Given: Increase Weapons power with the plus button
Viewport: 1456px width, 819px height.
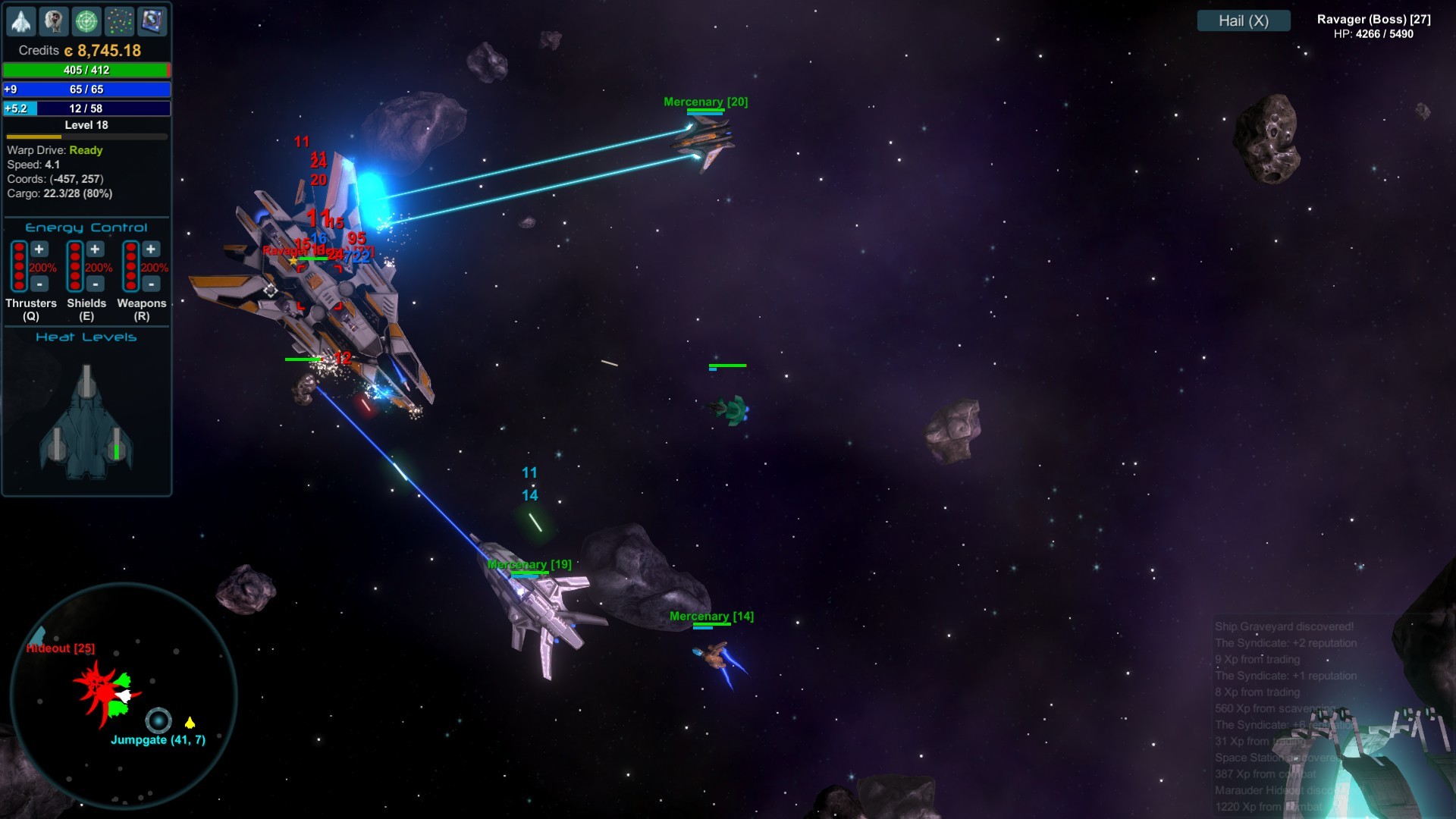Looking at the screenshot, I should [151, 249].
